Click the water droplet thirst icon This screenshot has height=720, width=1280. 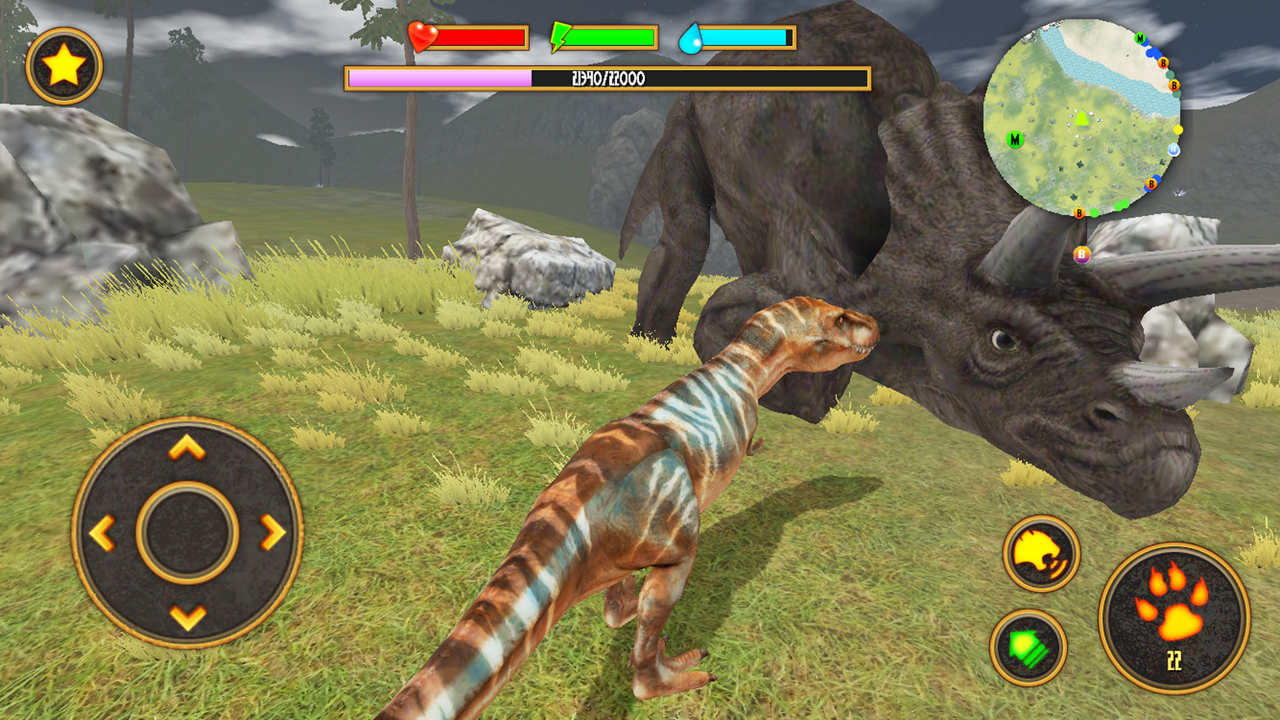[689, 37]
